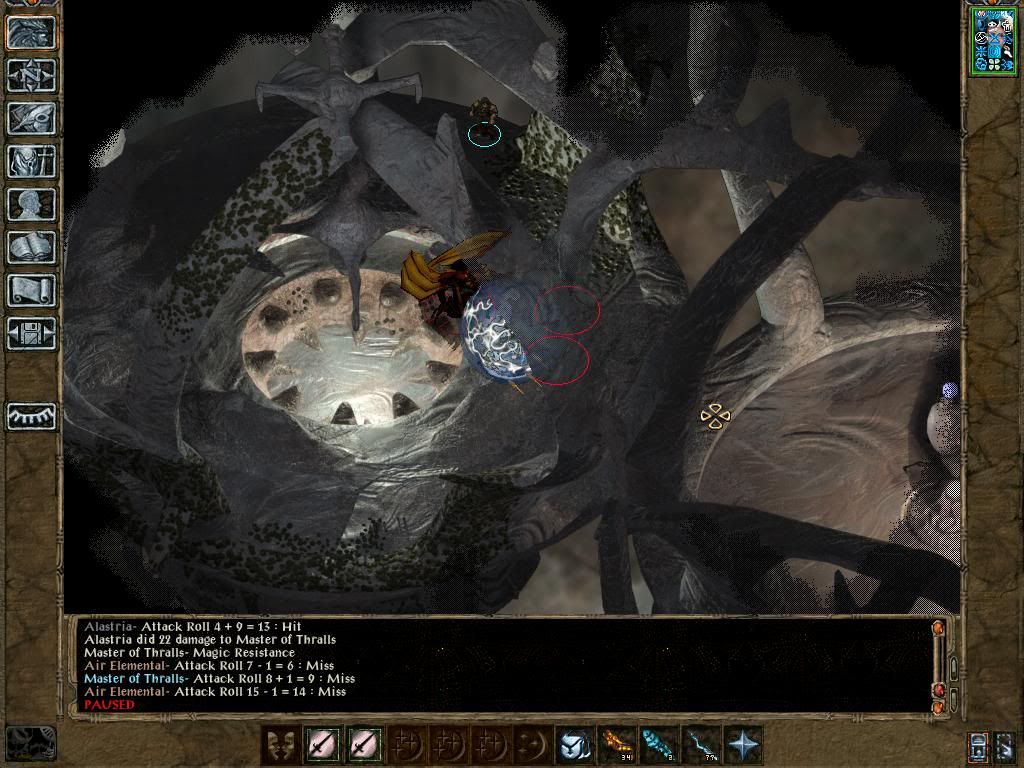Image resolution: width=1024 pixels, height=768 pixels.
Task: Click the message log scroll-up arrow
Action: coord(938,629)
